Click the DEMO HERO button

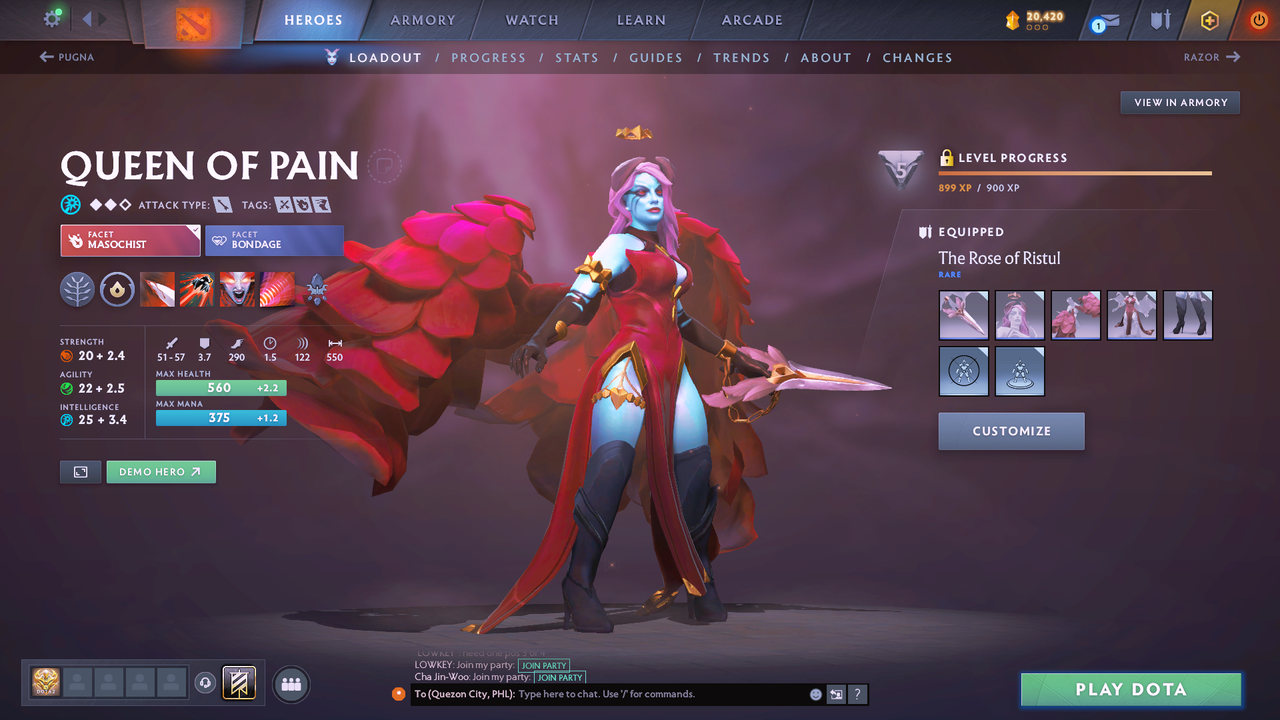click(x=160, y=470)
